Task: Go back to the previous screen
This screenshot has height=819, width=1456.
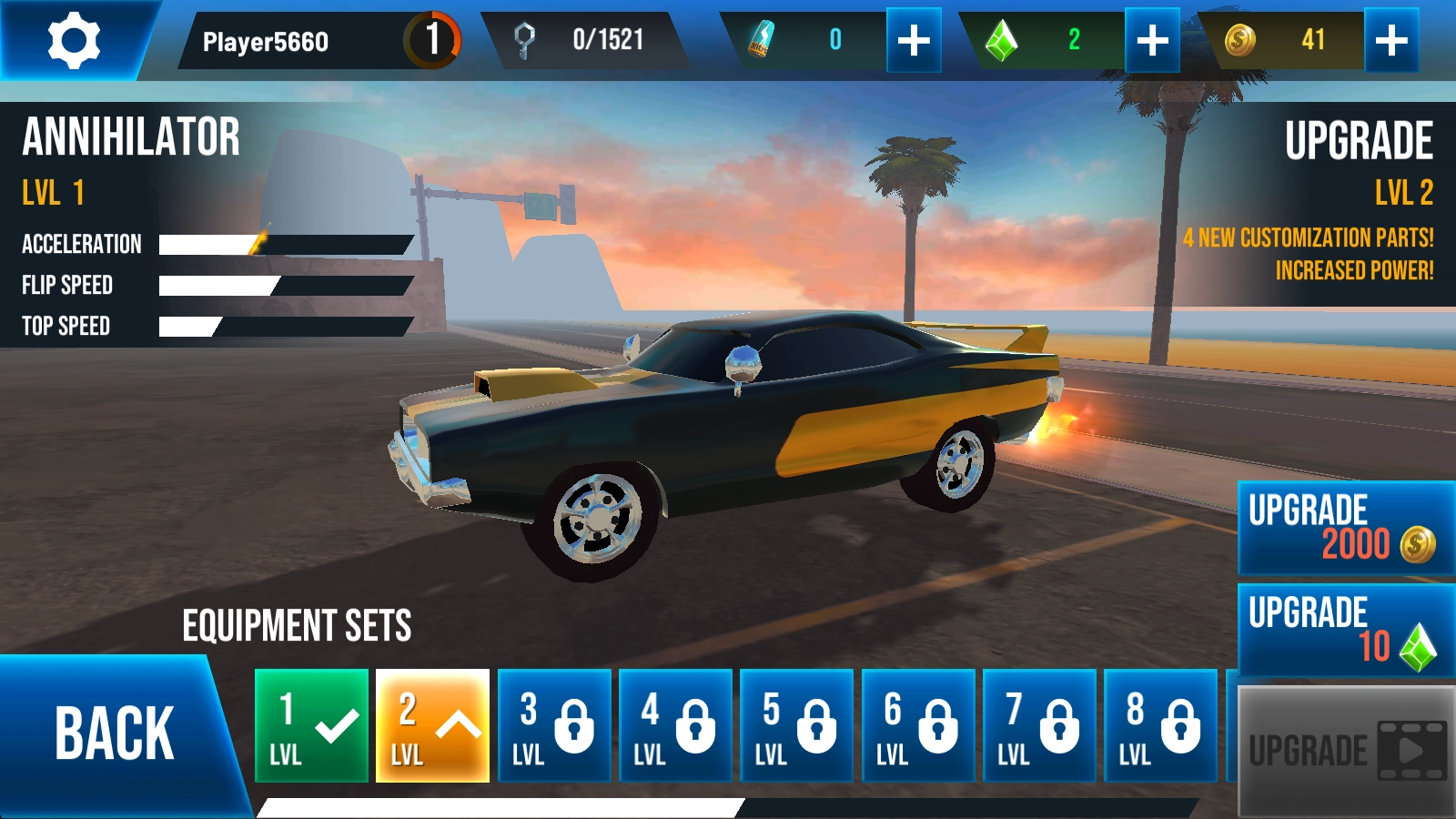Action: pos(114,733)
